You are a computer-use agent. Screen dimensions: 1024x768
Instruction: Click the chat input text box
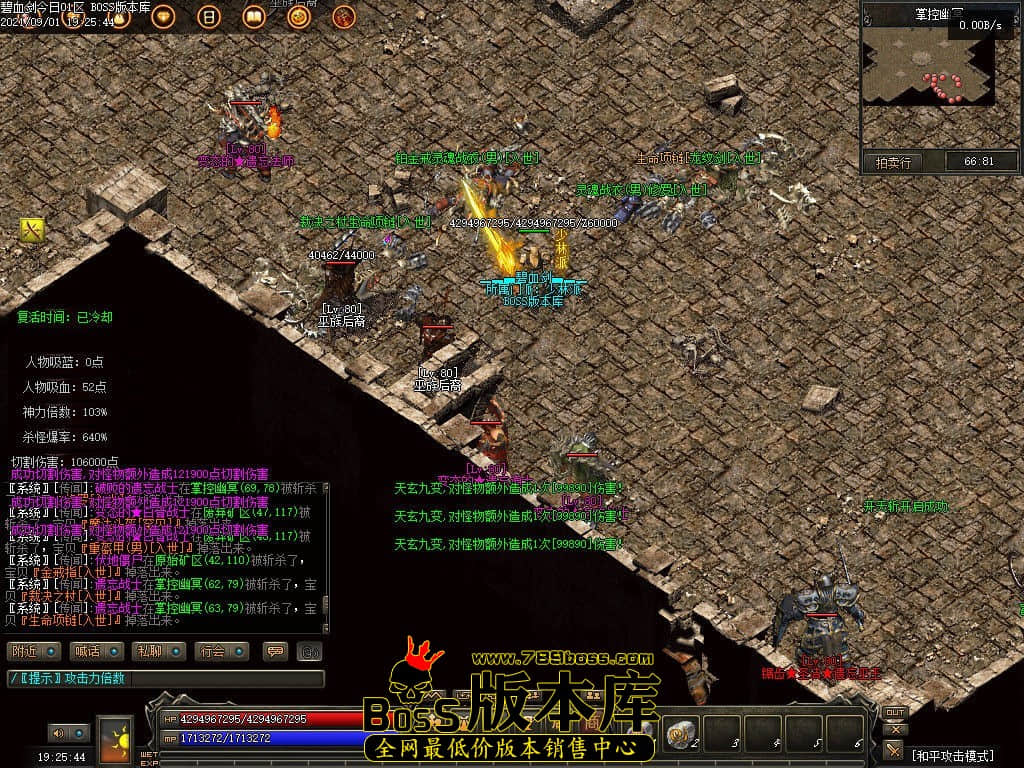[165, 679]
